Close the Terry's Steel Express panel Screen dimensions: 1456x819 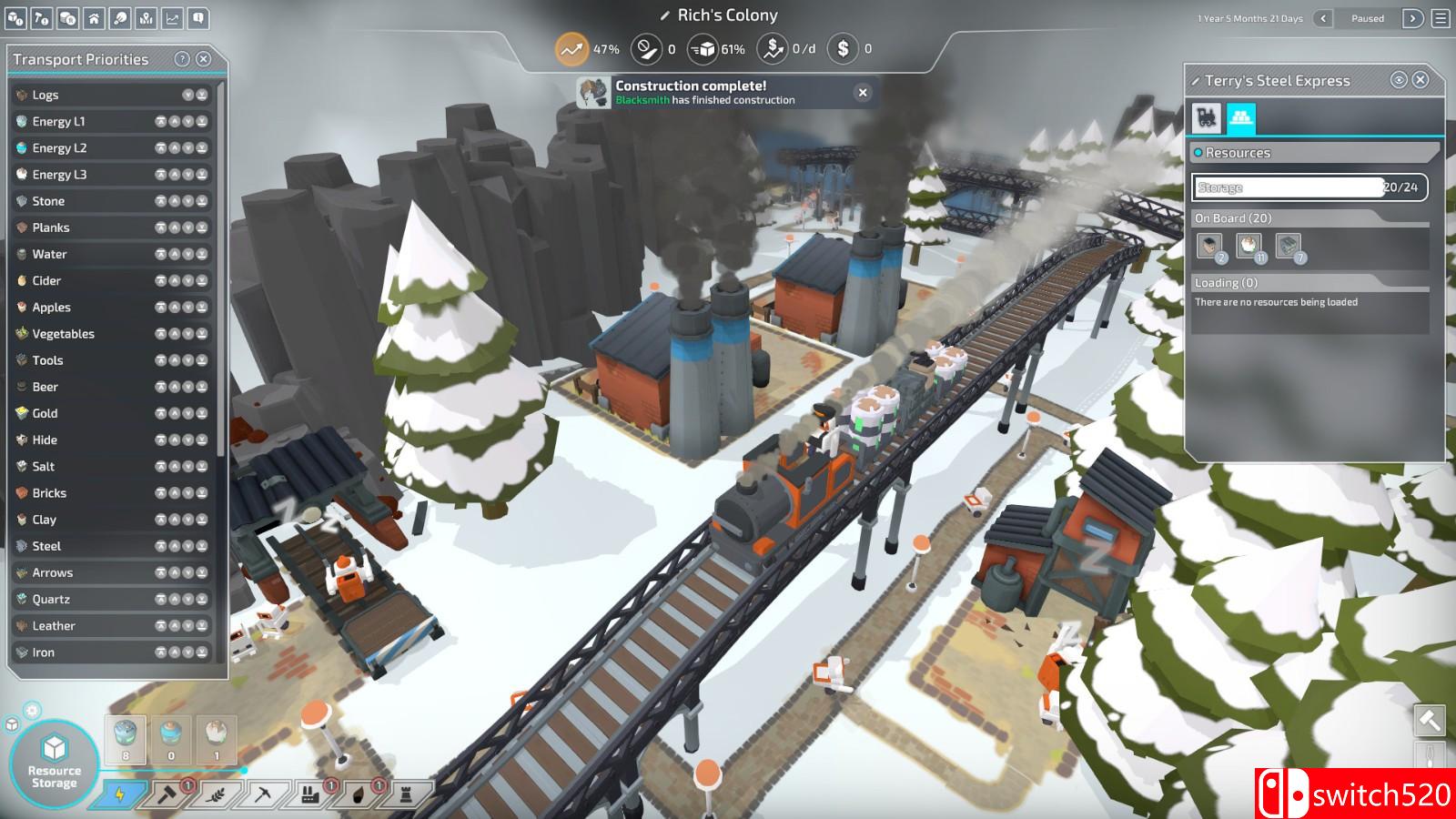tap(1421, 80)
